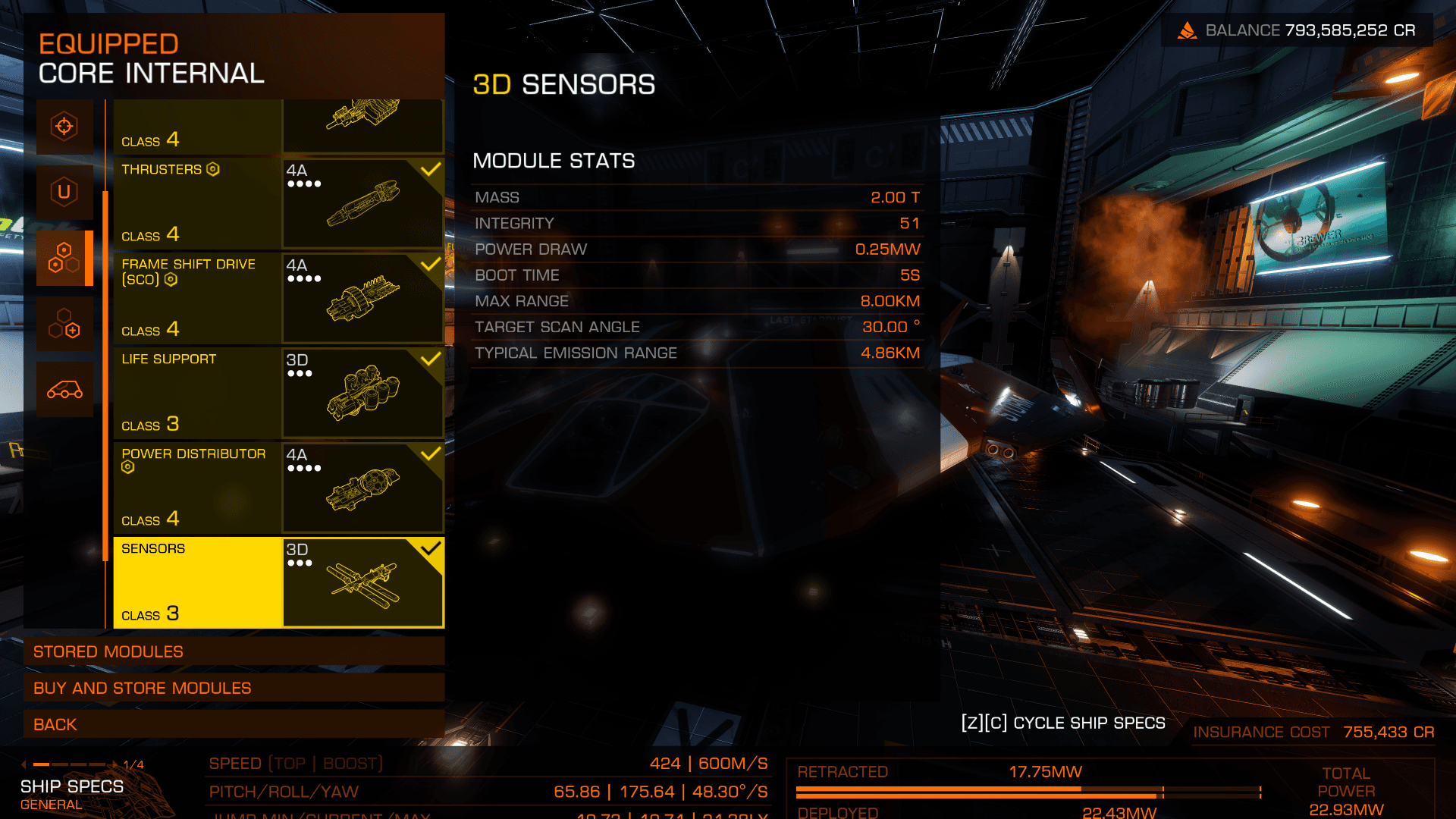The image size is (1456, 819).
Task: Select the Life Support 3D module
Action: click(278, 392)
